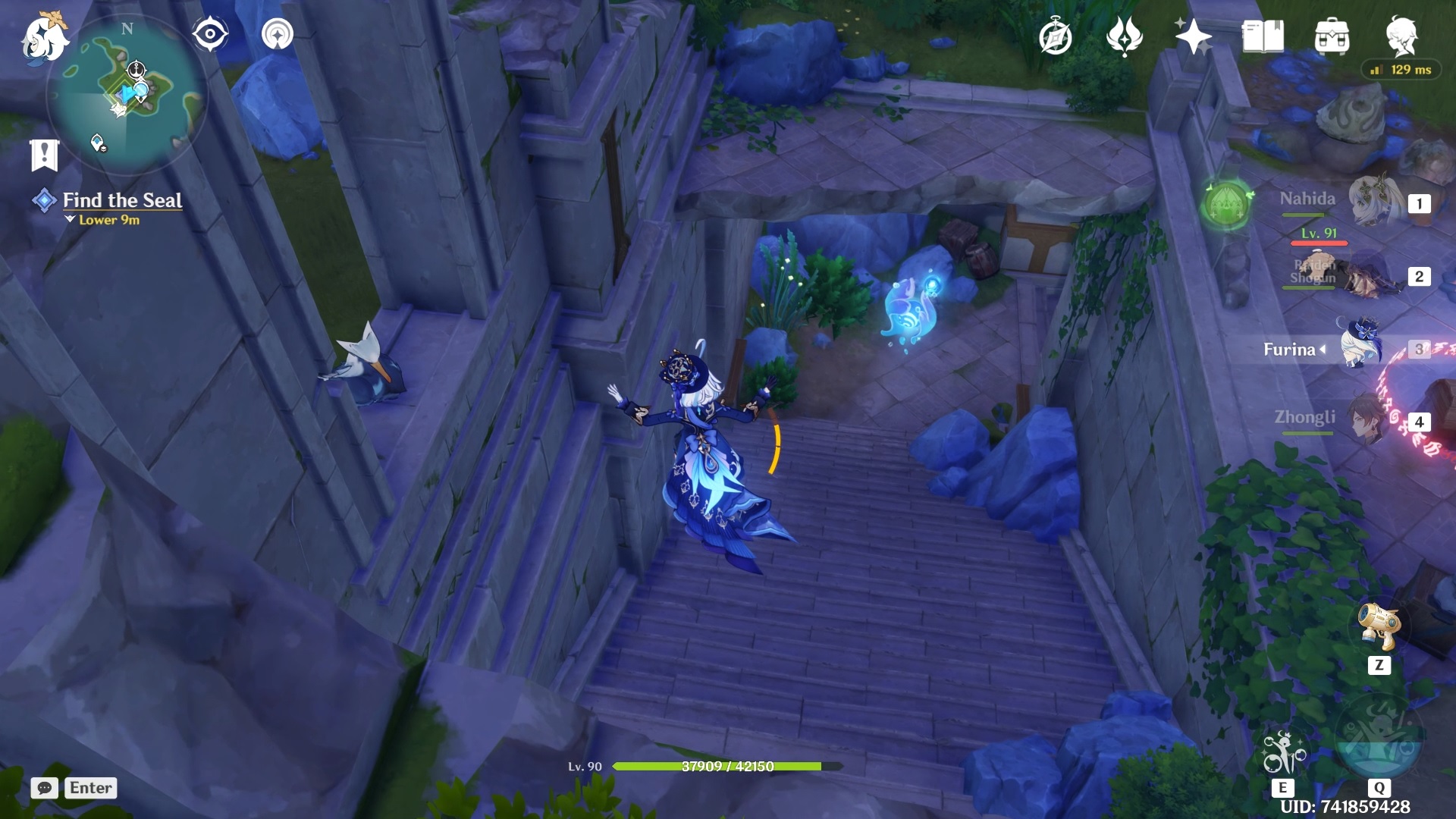Select the Find the Seal quest tracker
Viewport: 1456px width, 819px height.
point(121,201)
